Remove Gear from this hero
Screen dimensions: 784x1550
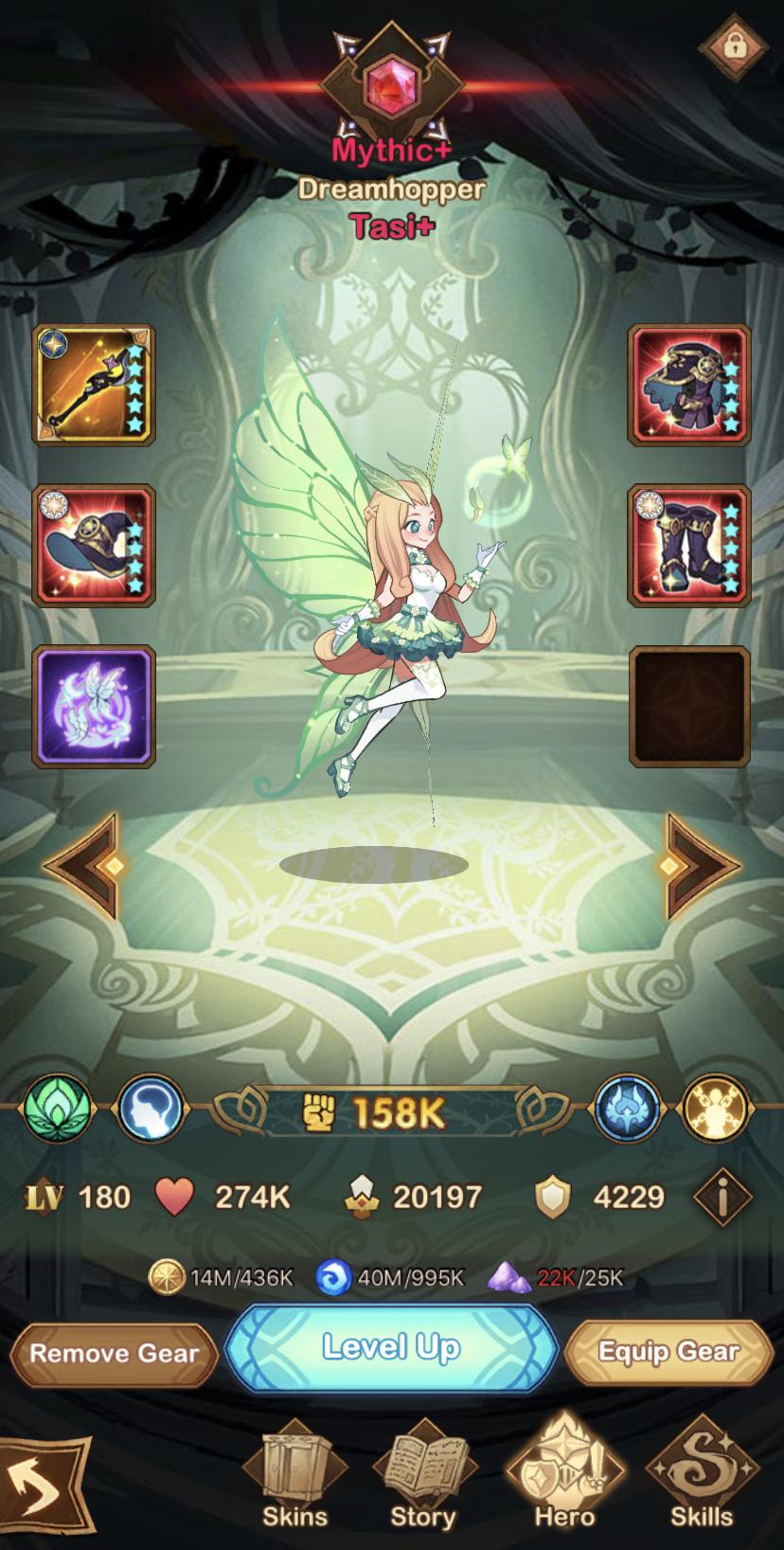click(114, 1353)
